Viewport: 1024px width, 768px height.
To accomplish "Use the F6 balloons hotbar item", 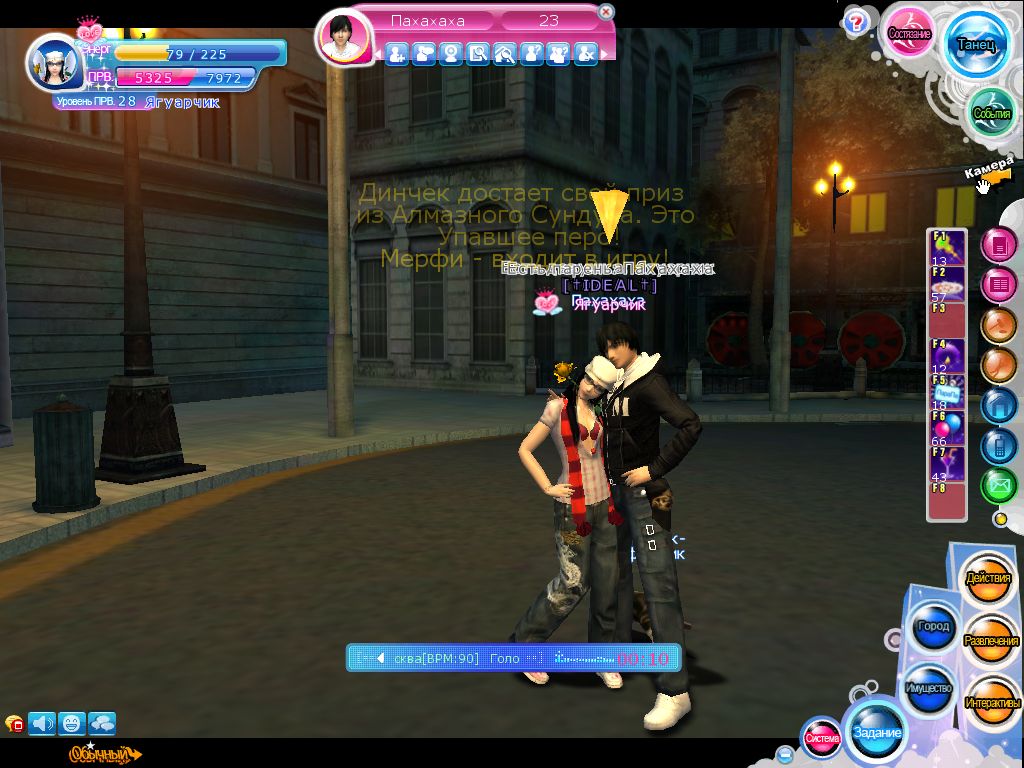I will pos(946,428).
